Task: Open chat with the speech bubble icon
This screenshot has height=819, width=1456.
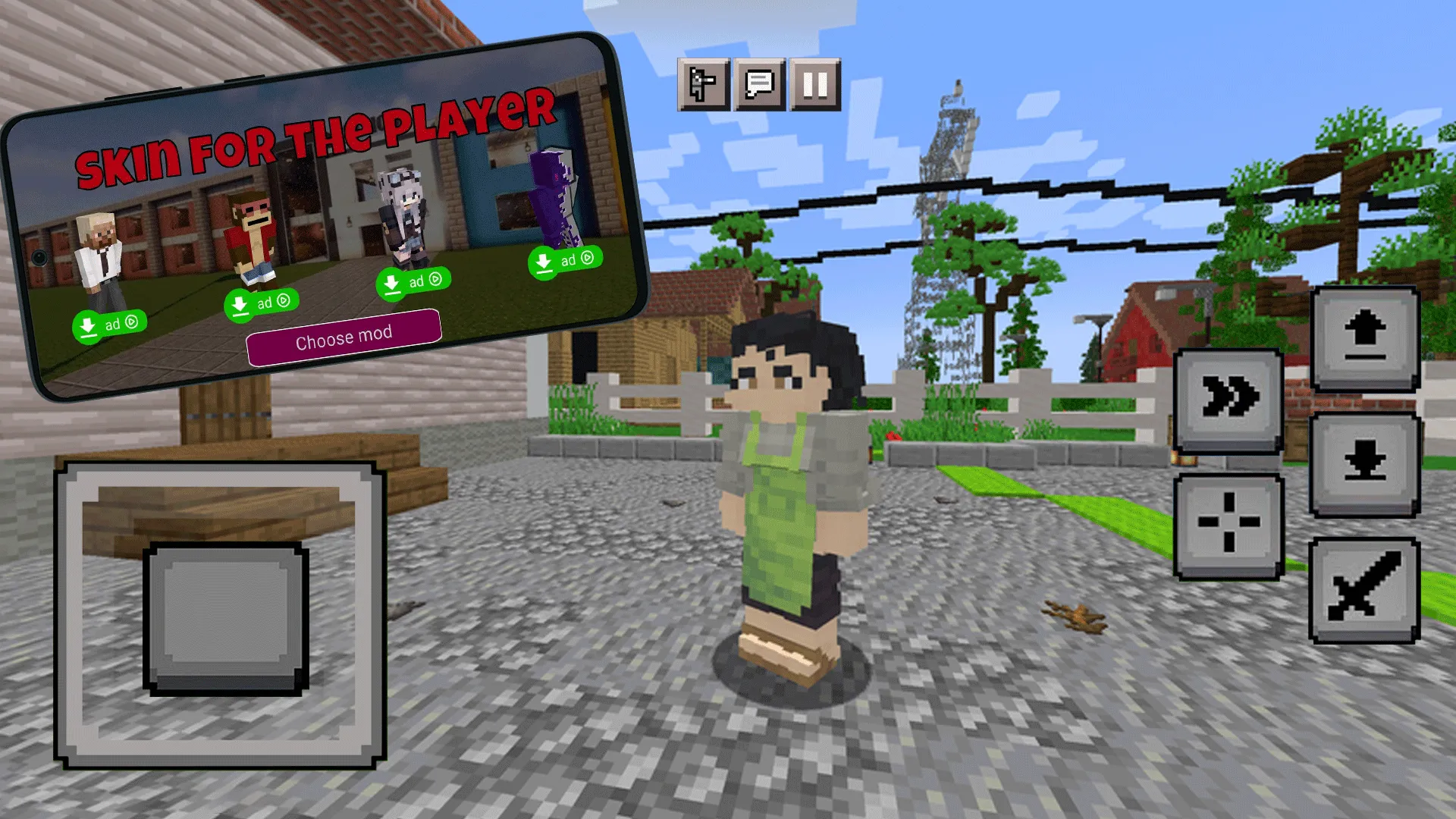Action: [x=758, y=85]
